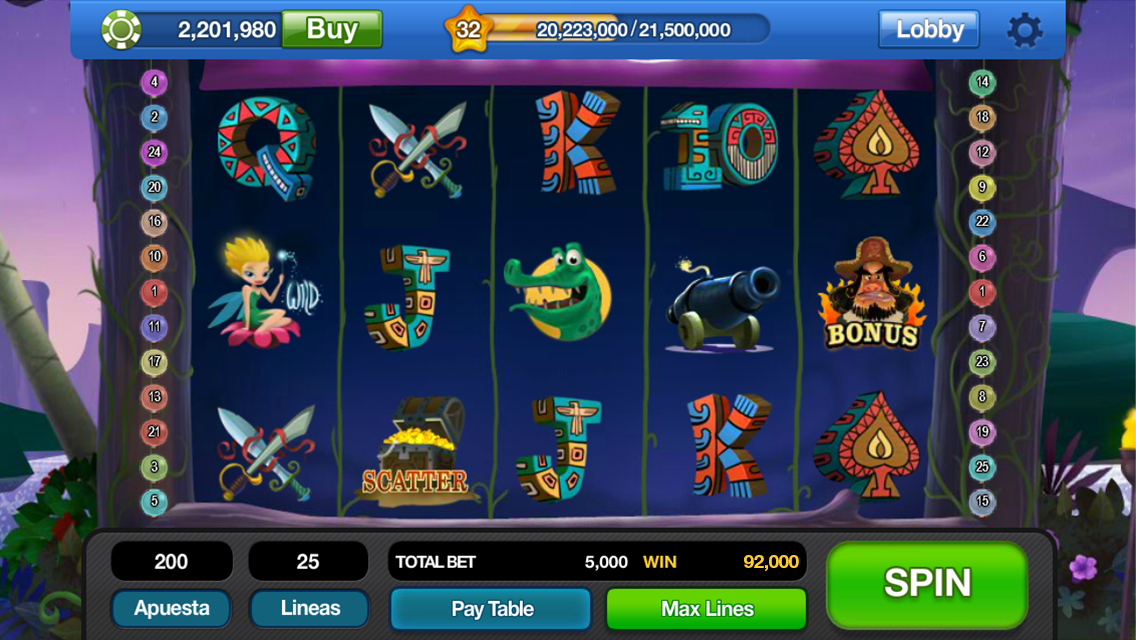
Task: Open the settings gear
Action: (x=1024, y=30)
